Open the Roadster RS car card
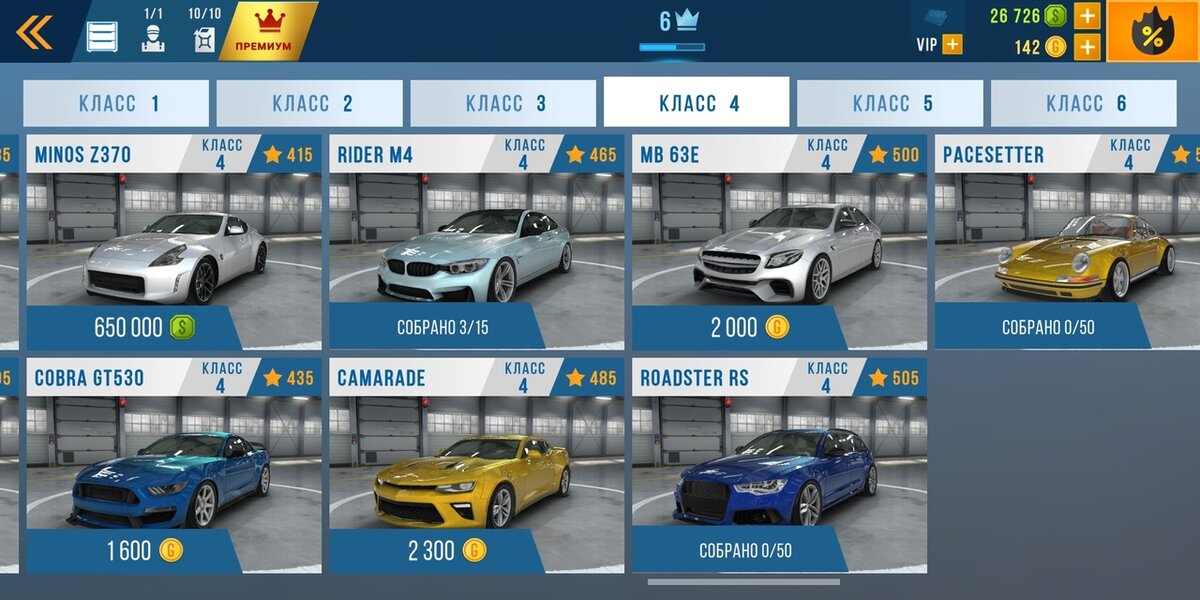Screen dimensions: 1200x600 click(x=780, y=466)
